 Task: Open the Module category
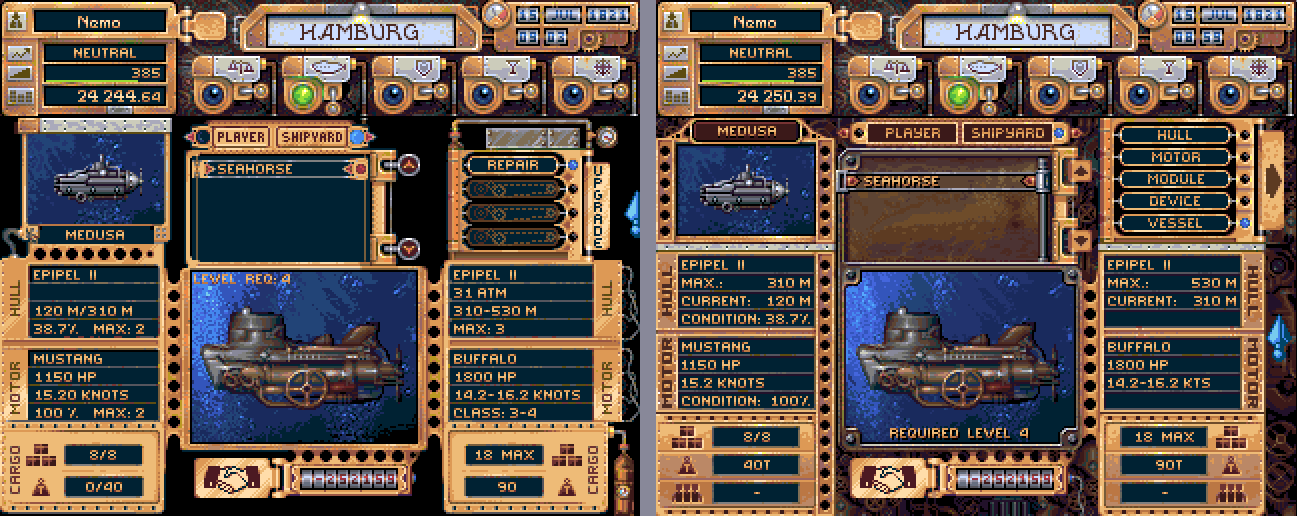pyautogui.click(x=1175, y=179)
